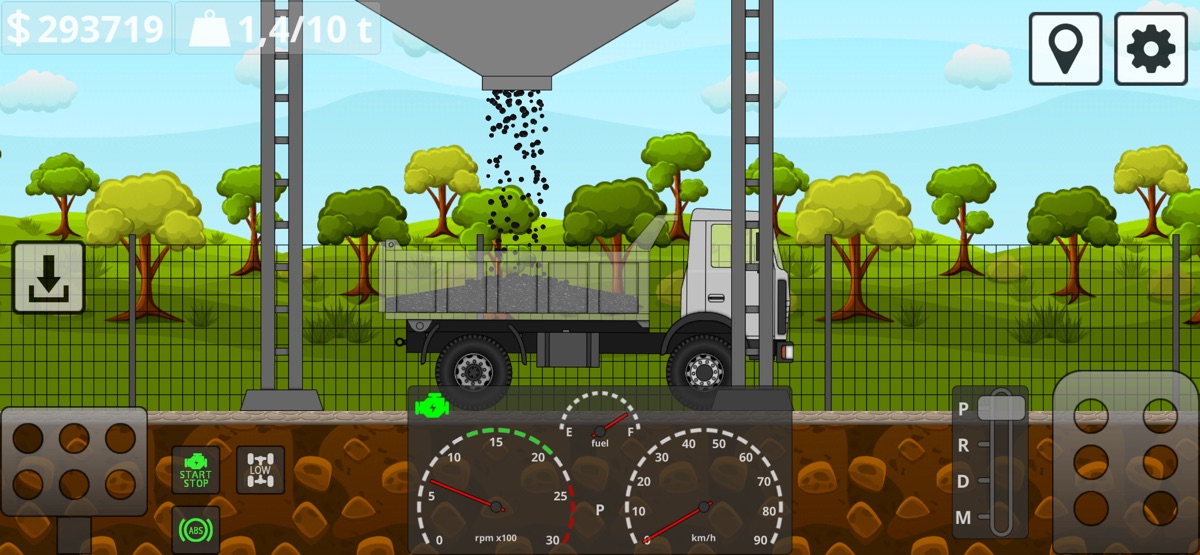The image size is (1200, 555).
Task: Tap the unload cargo download-arrow button
Action: tap(48, 277)
